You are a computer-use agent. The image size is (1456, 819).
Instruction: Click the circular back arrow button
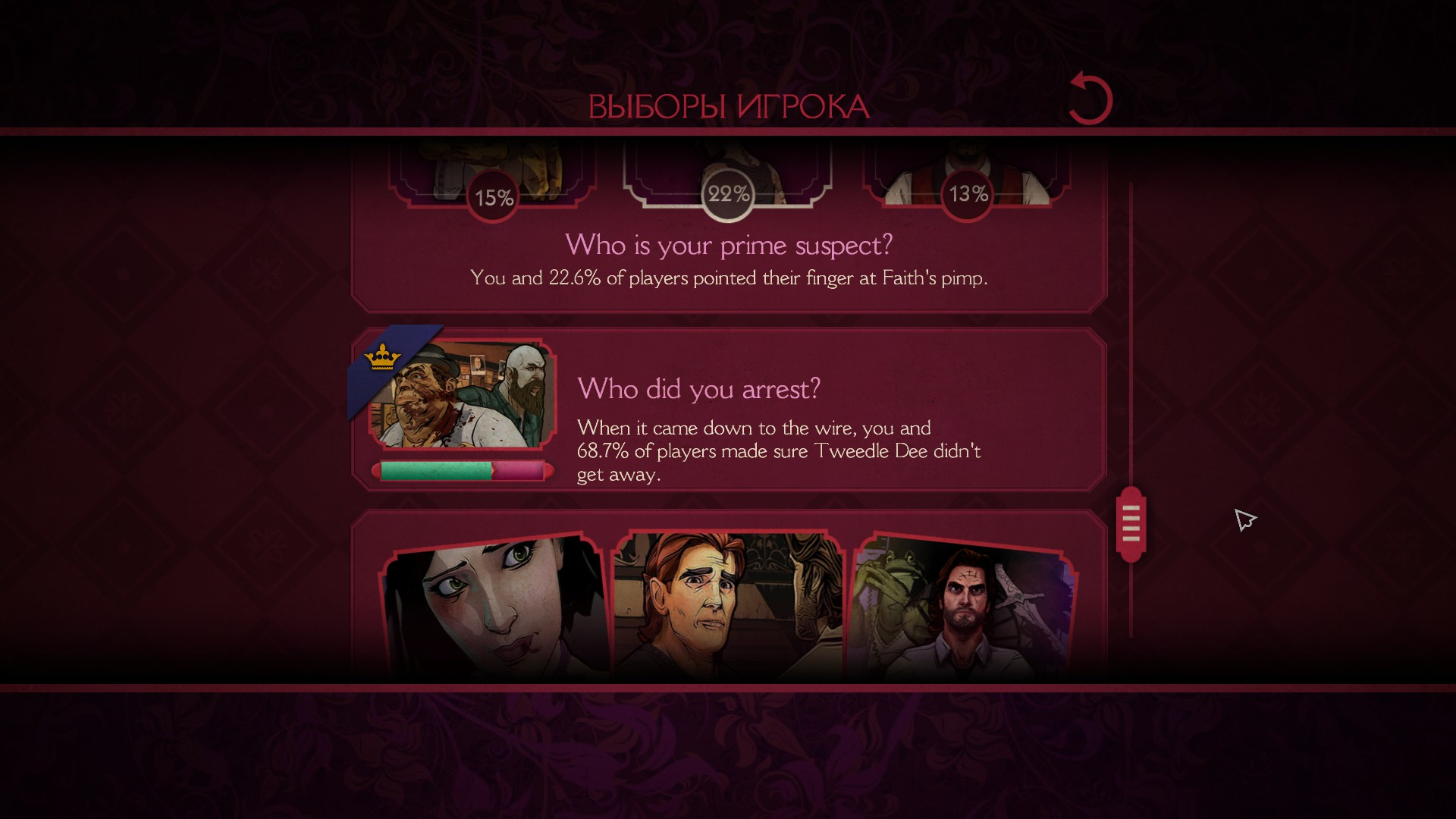(x=1090, y=99)
